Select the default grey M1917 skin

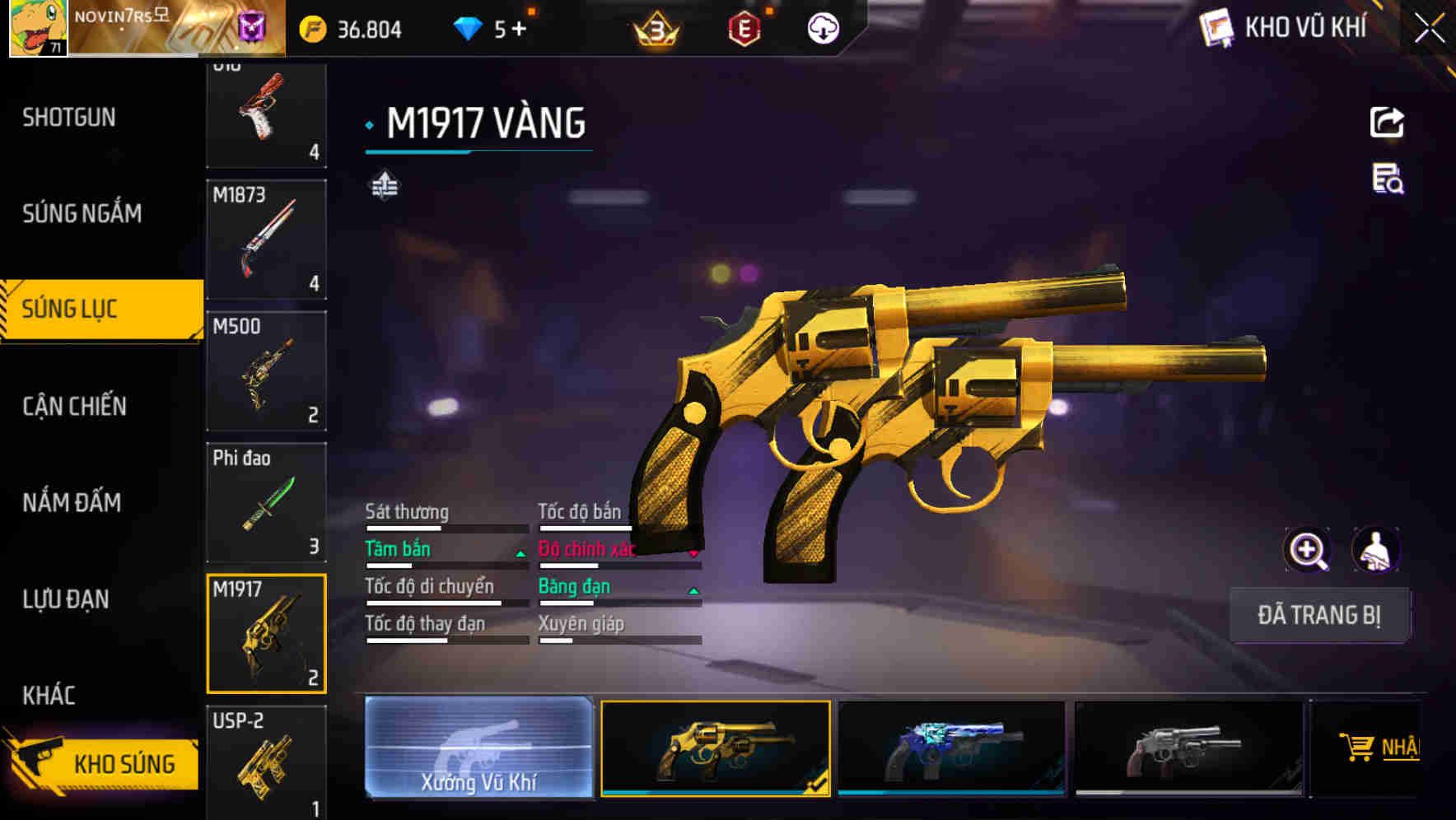click(x=1188, y=748)
